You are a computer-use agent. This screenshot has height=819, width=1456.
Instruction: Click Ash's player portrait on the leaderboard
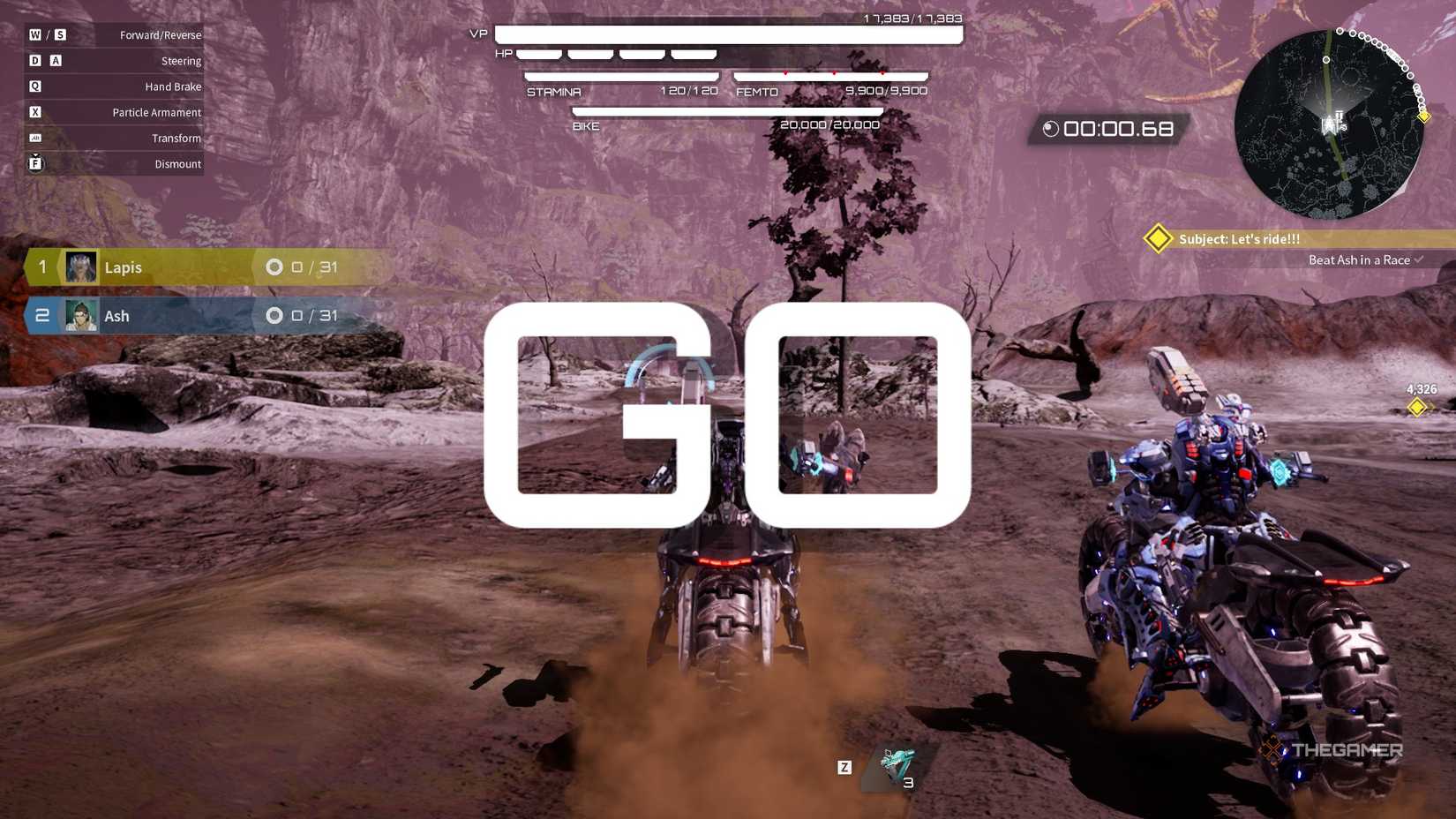79,315
